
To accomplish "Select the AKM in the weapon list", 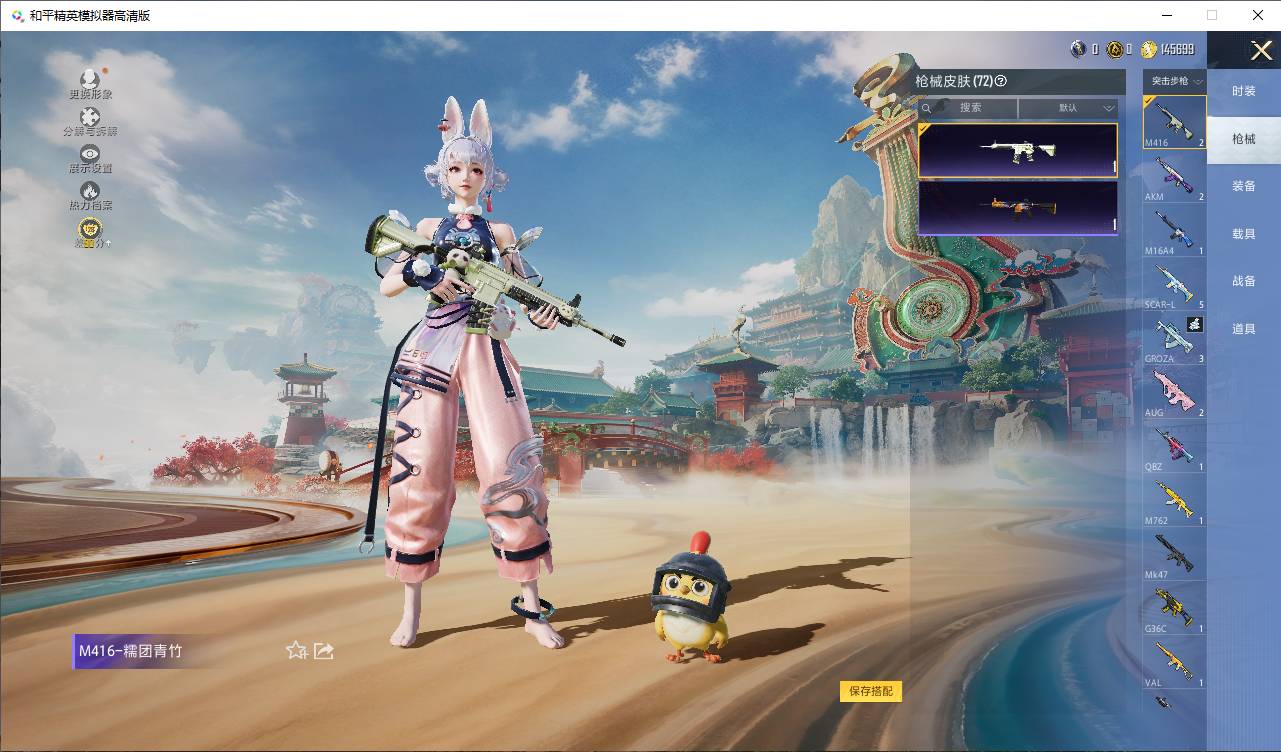I will point(1174,177).
